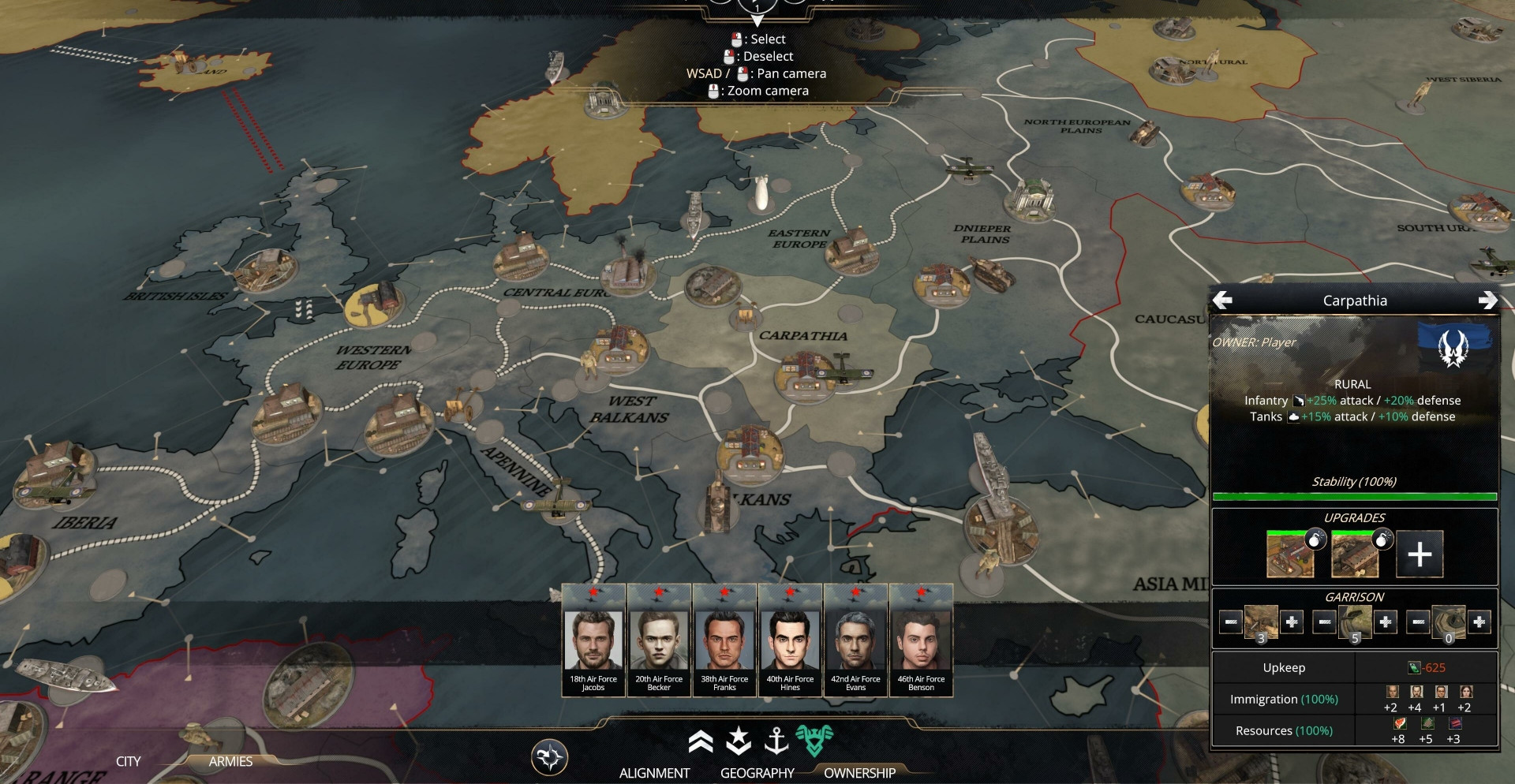The image size is (1515, 784).
Task: Select 18th Air Force Jacobs card
Action: click(x=593, y=640)
